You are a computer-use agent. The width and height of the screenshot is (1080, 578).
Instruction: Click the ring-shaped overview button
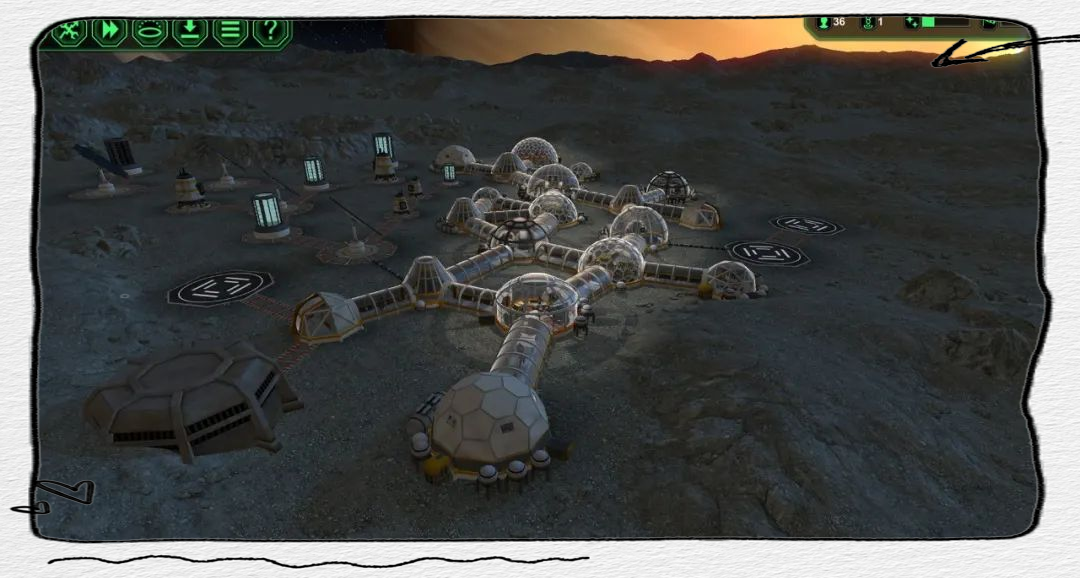click(x=150, y=32)
